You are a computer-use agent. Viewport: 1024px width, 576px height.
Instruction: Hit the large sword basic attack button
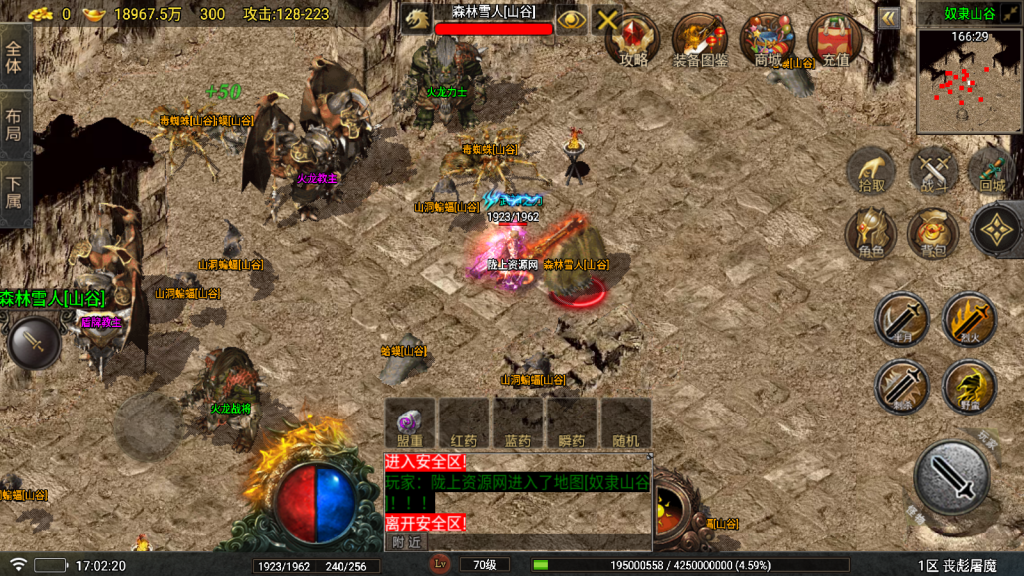pyautogui.click(x=952, y=478)
